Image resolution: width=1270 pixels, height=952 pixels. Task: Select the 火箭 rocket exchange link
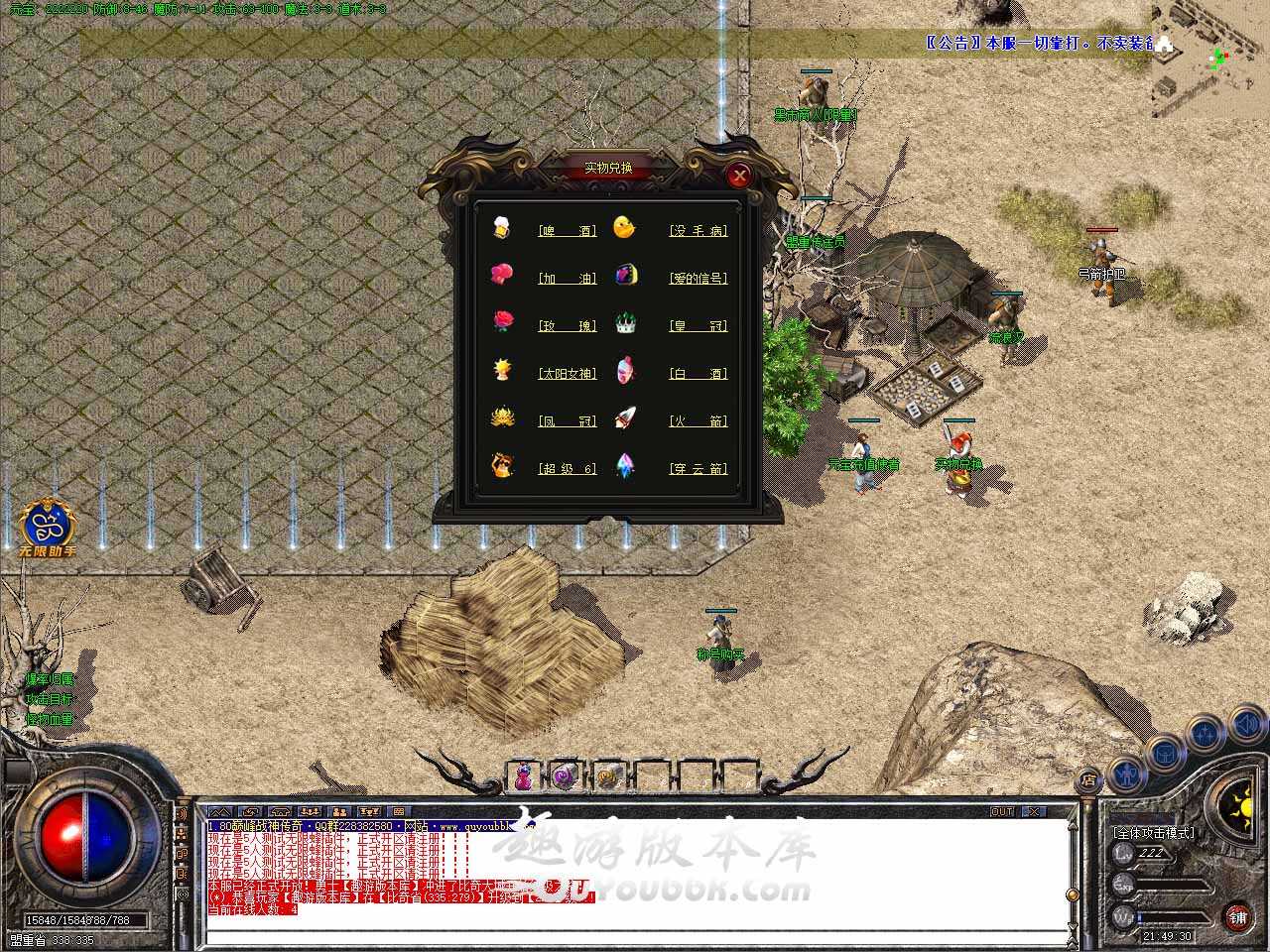(x=698, y=420)
